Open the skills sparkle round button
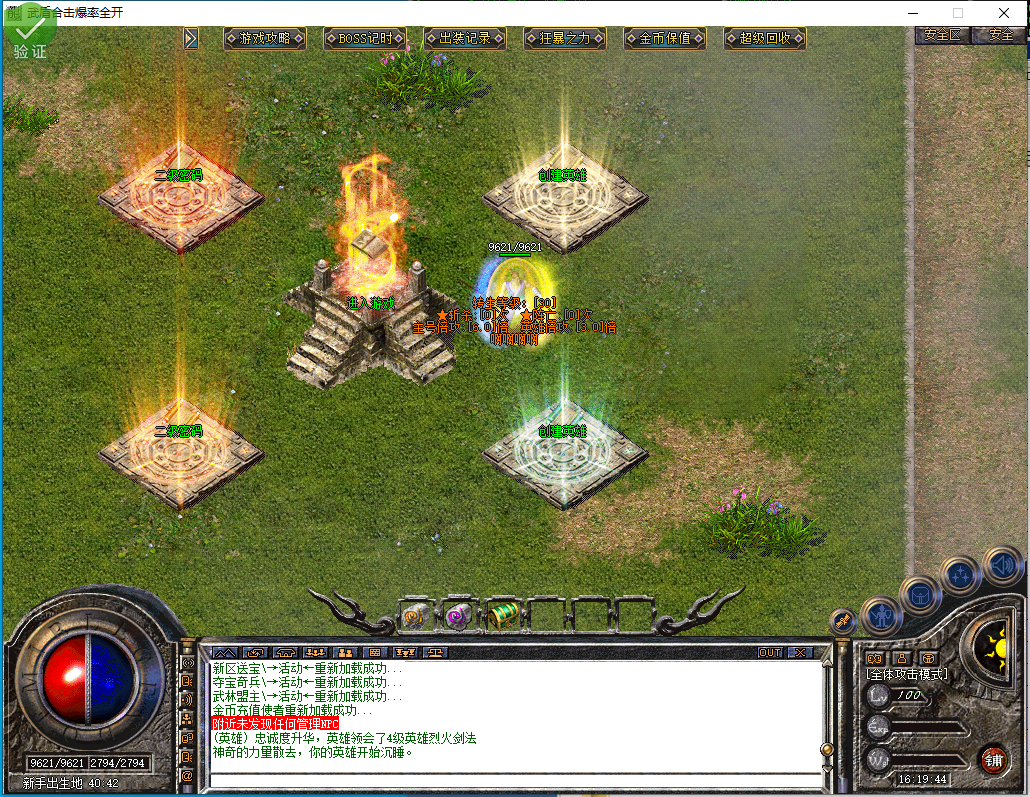Image resolution: width=1030 pixels, height=797 pixels. tap(961, 576)
